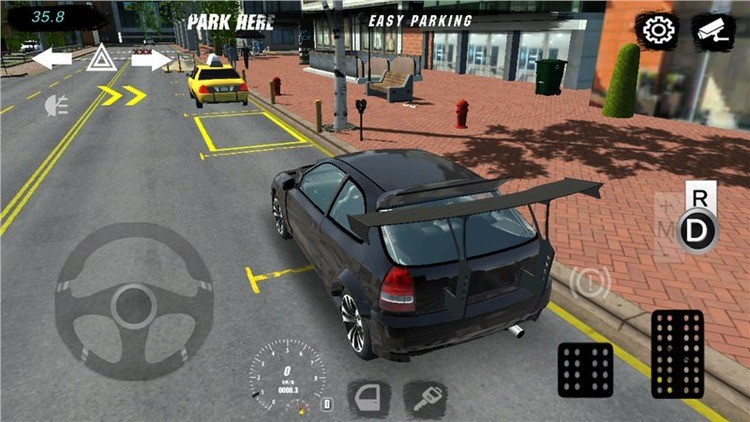
Task: Open the gear-shaped settings menu
Action: click(x=658, y=31)
